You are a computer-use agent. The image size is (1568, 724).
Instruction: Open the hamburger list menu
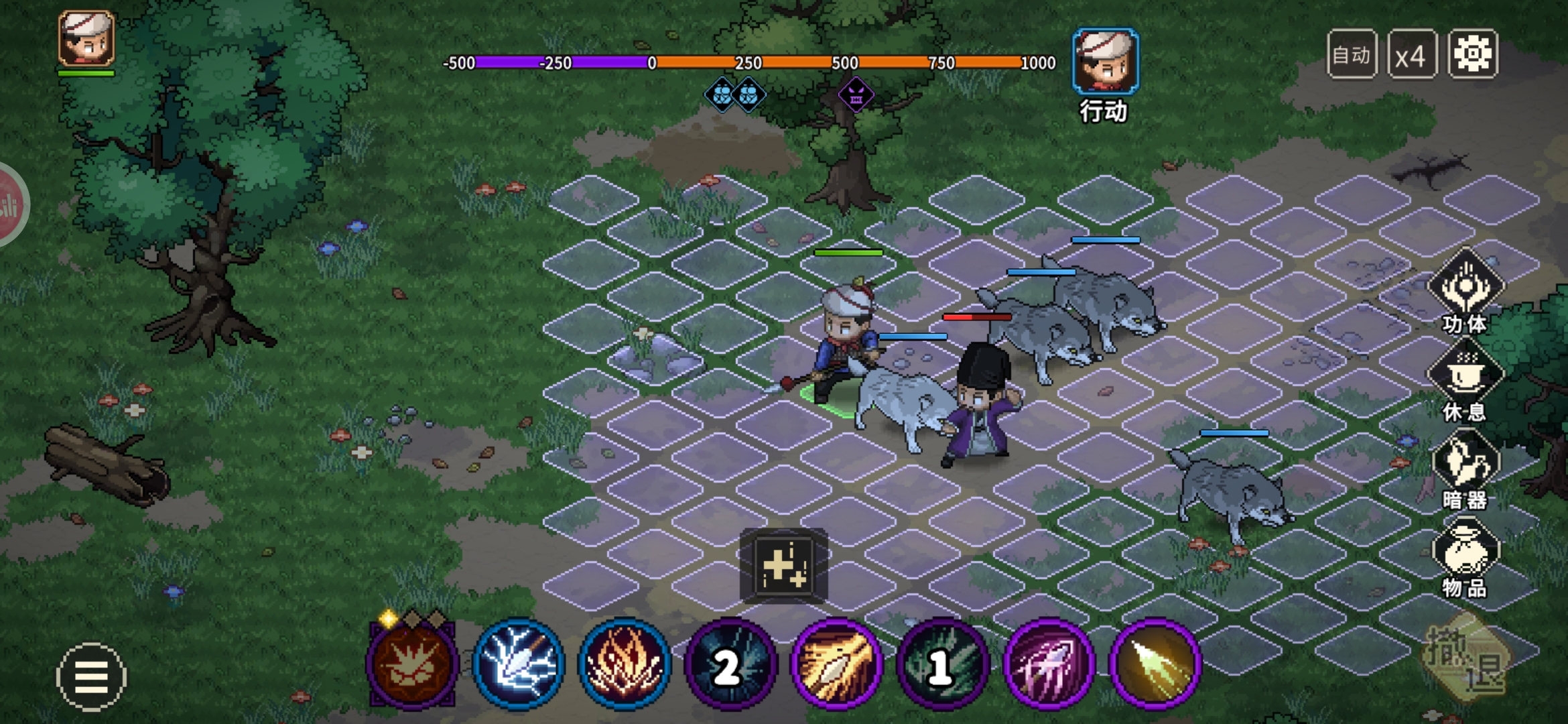[91, 676]
